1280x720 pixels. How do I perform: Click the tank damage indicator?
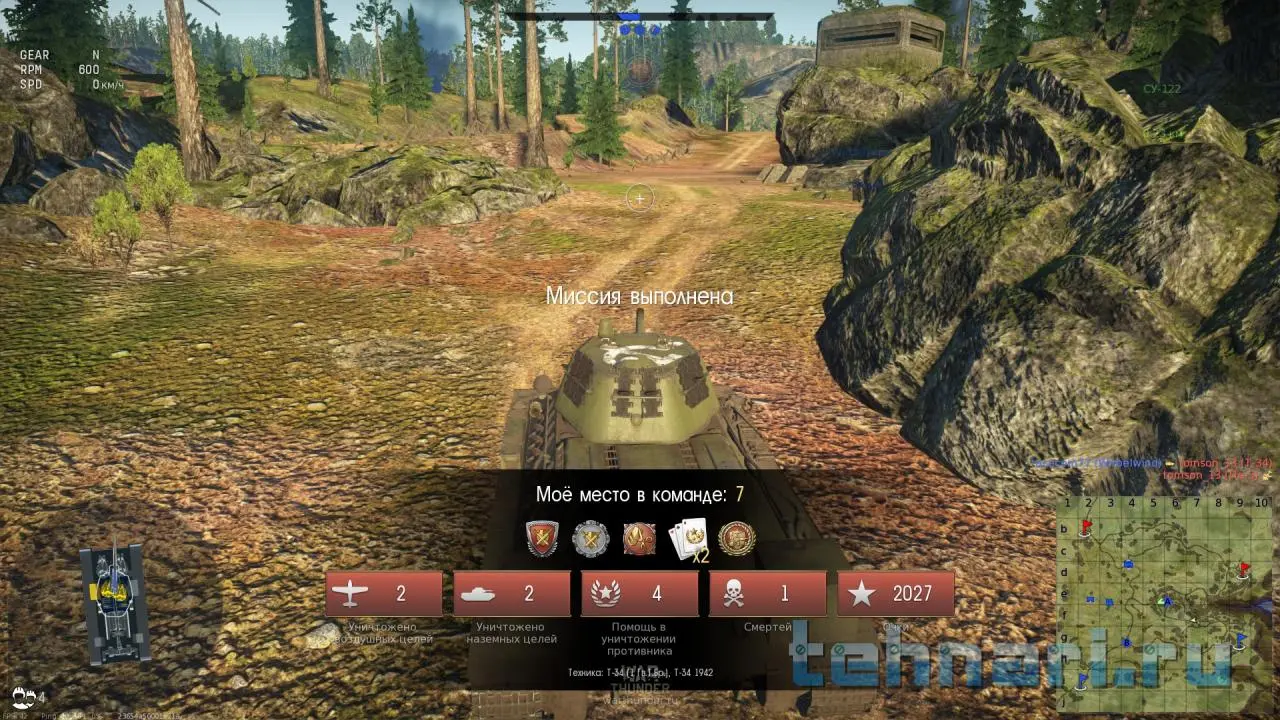(x=115, y=605)
